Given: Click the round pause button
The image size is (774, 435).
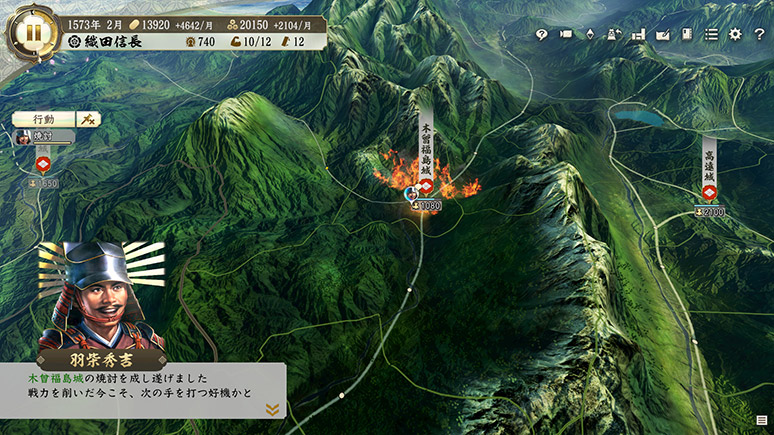Looking at the screenshot, I should pyautogui.click(x=33, y=30).
